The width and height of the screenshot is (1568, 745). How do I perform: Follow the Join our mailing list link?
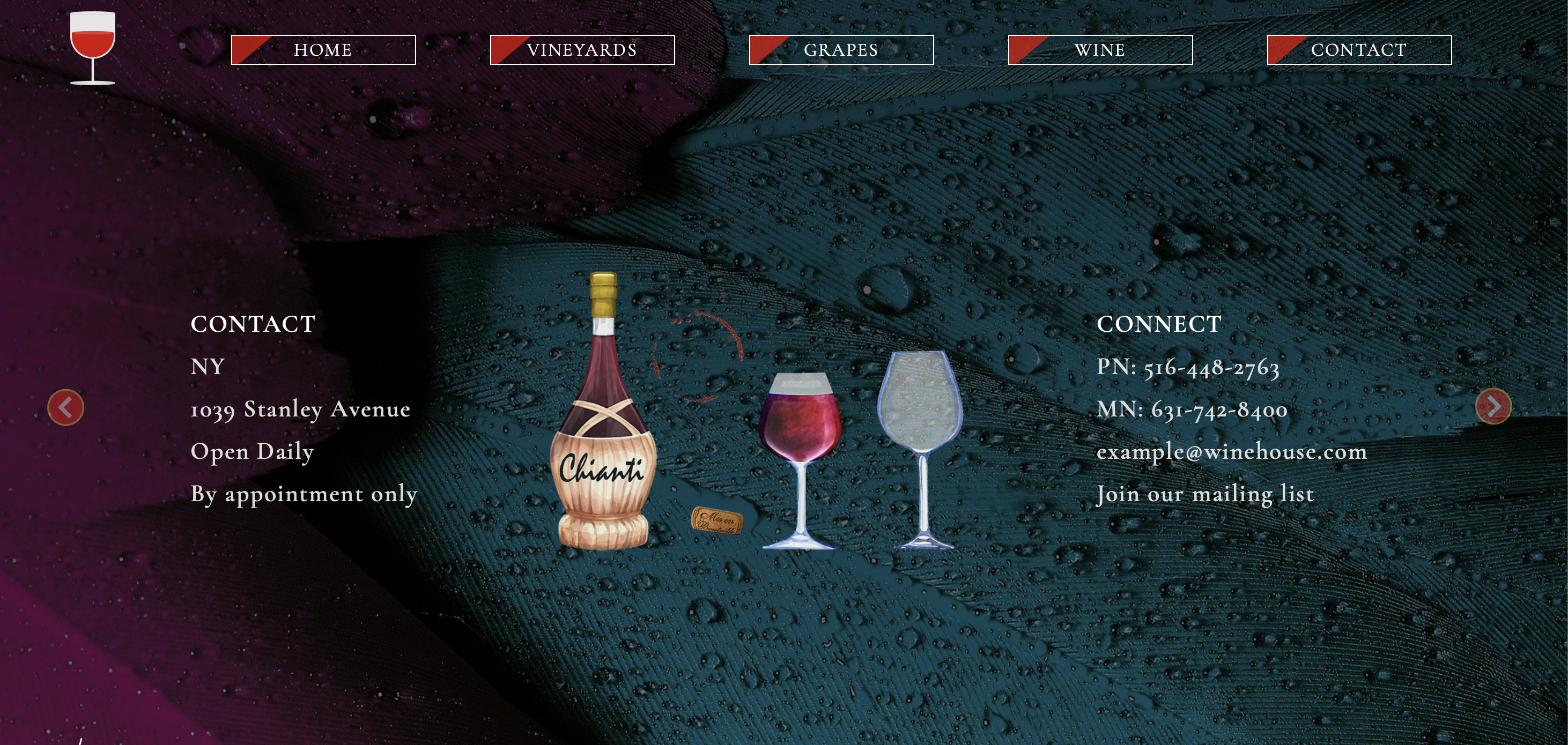tap(1205, 494)
